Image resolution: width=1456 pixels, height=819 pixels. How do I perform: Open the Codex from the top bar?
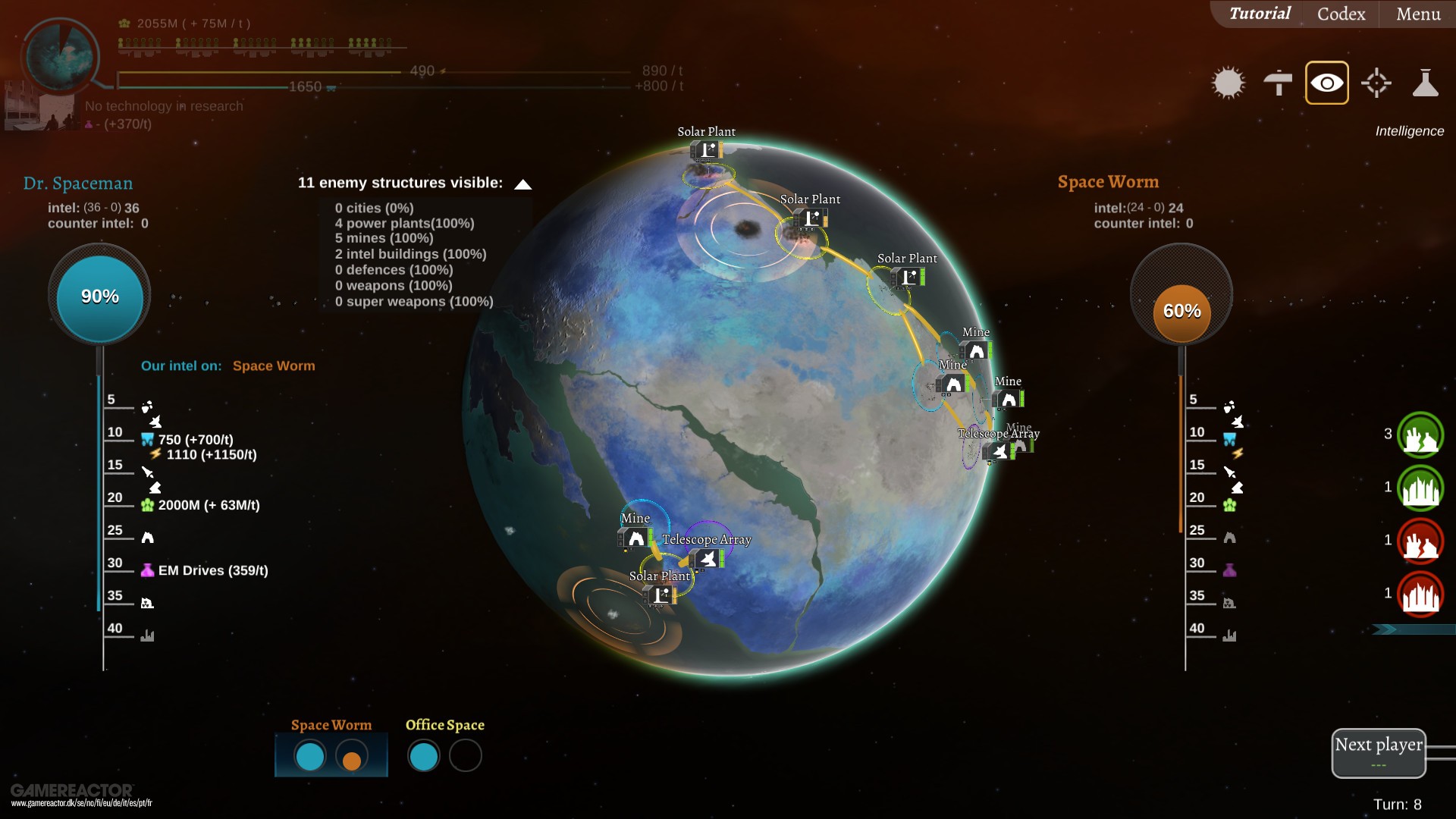(x=1339, y=14)
